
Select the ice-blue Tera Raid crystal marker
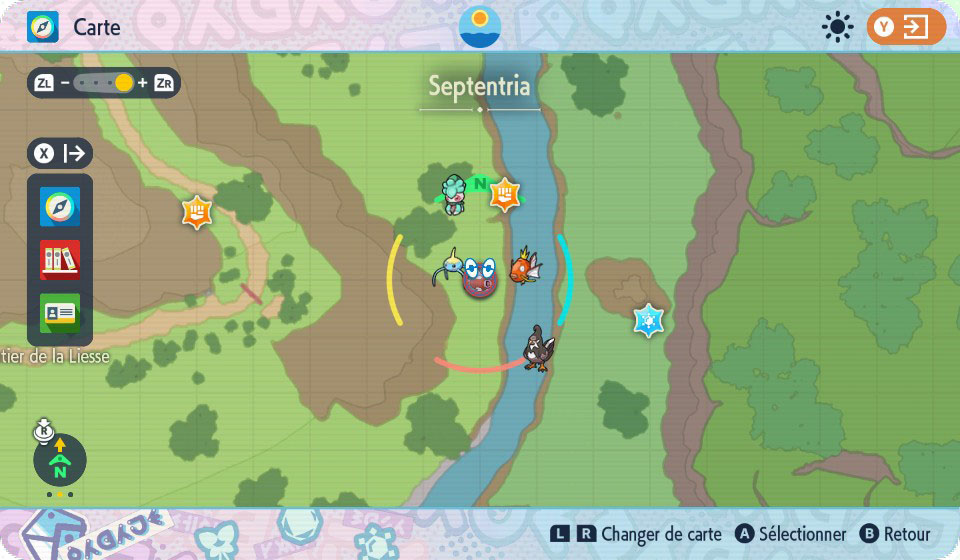(649, 320)
